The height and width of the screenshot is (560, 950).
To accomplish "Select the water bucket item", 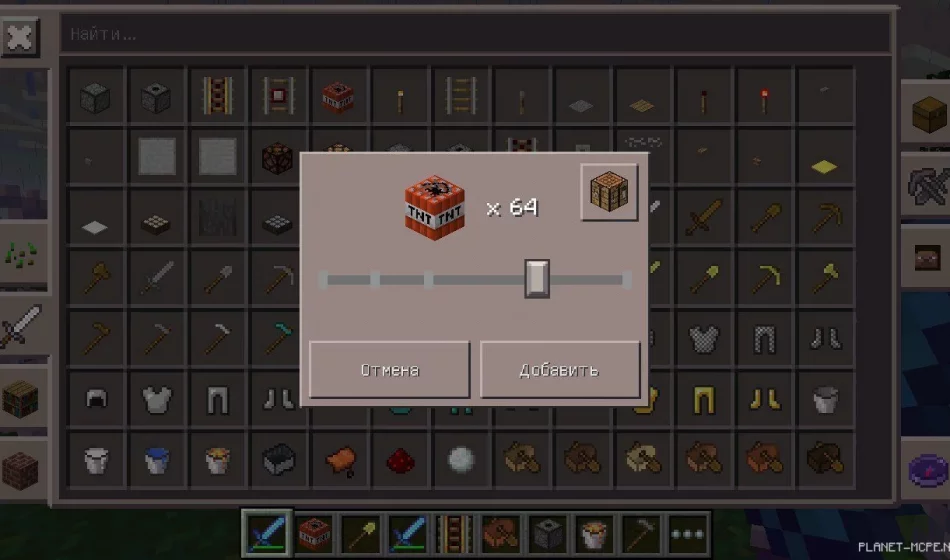I will pyautogui.click(x=157, y=459).
